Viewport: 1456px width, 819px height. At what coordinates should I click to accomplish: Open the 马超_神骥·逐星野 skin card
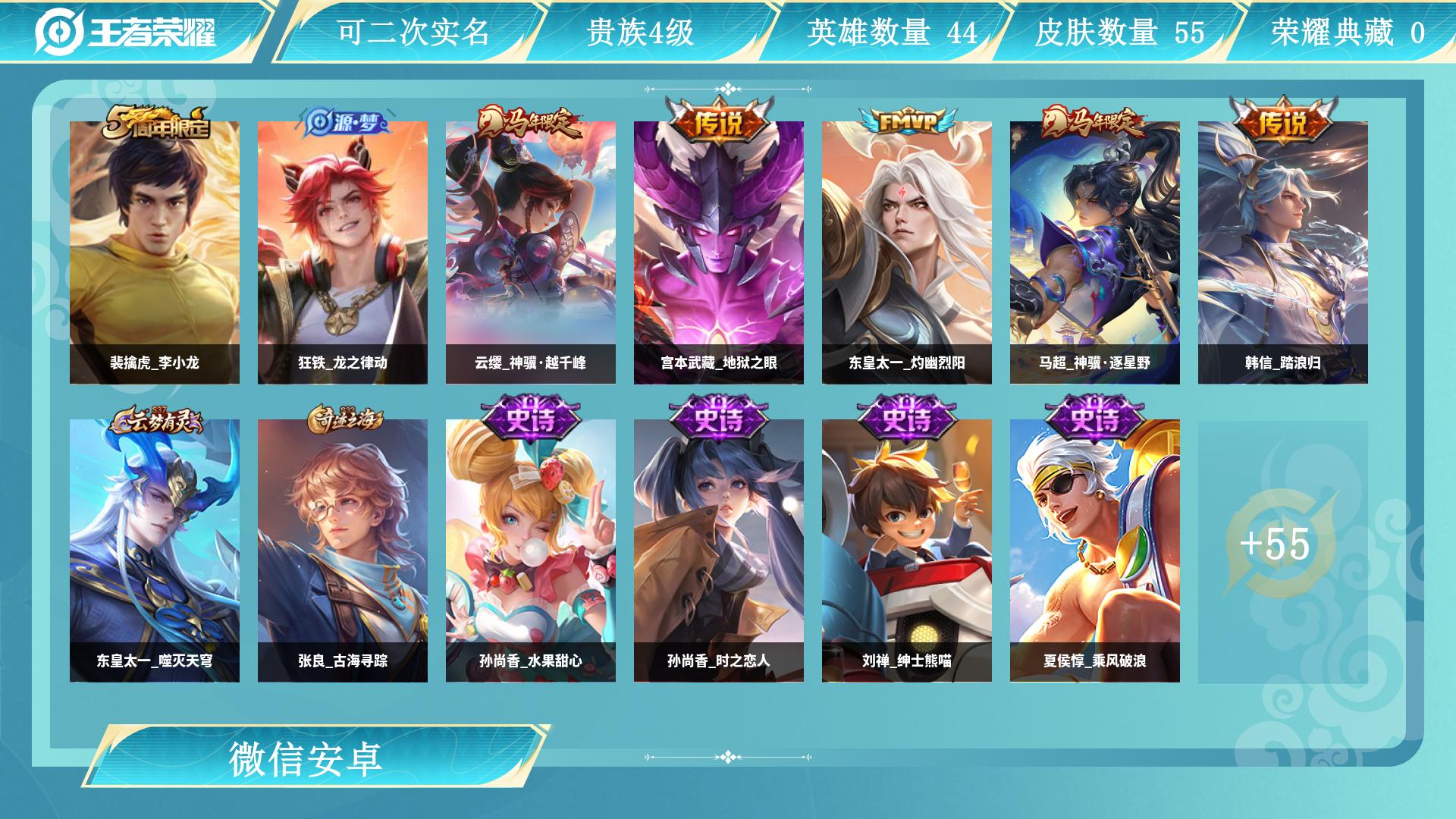tap(1095, 252)
